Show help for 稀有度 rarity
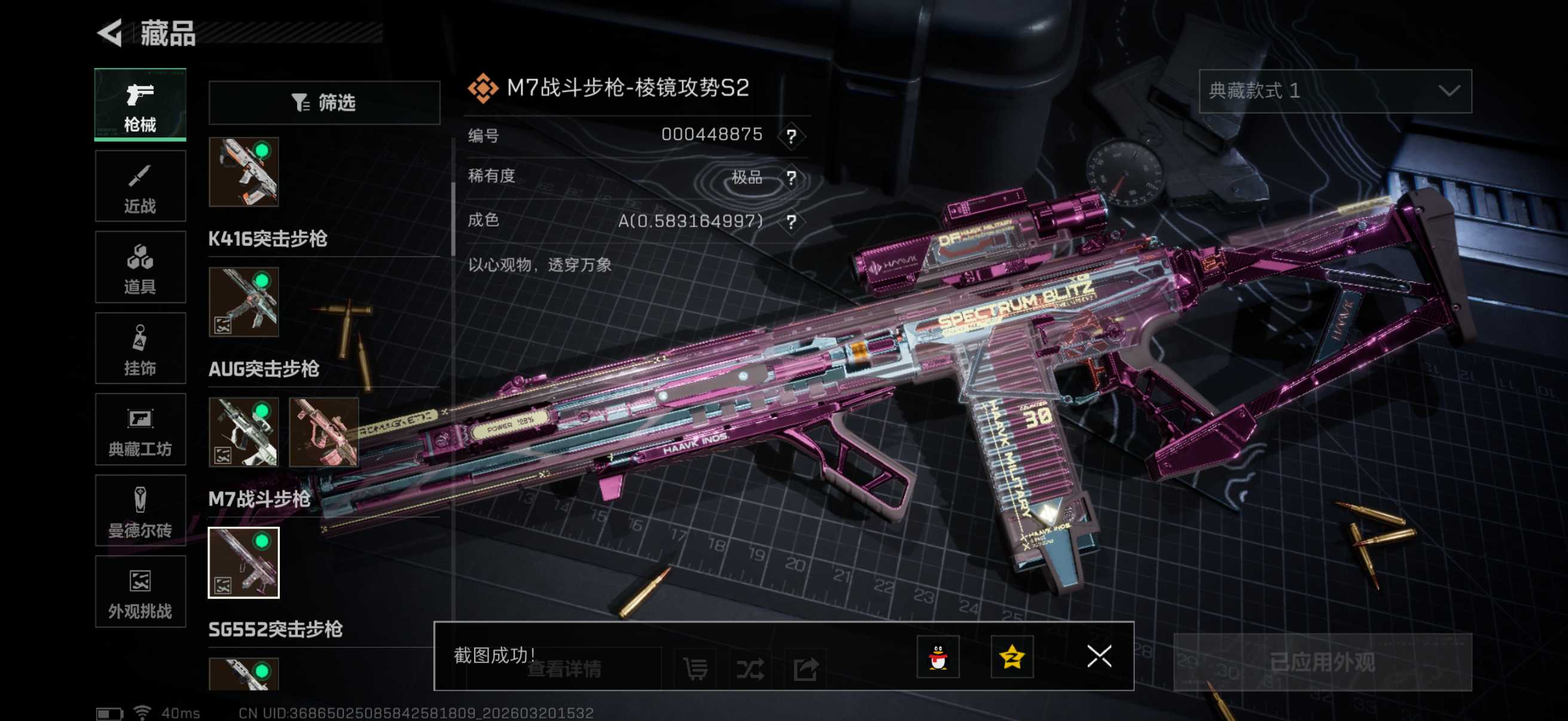The image size is (1568, 721). [x=791, y=178]
